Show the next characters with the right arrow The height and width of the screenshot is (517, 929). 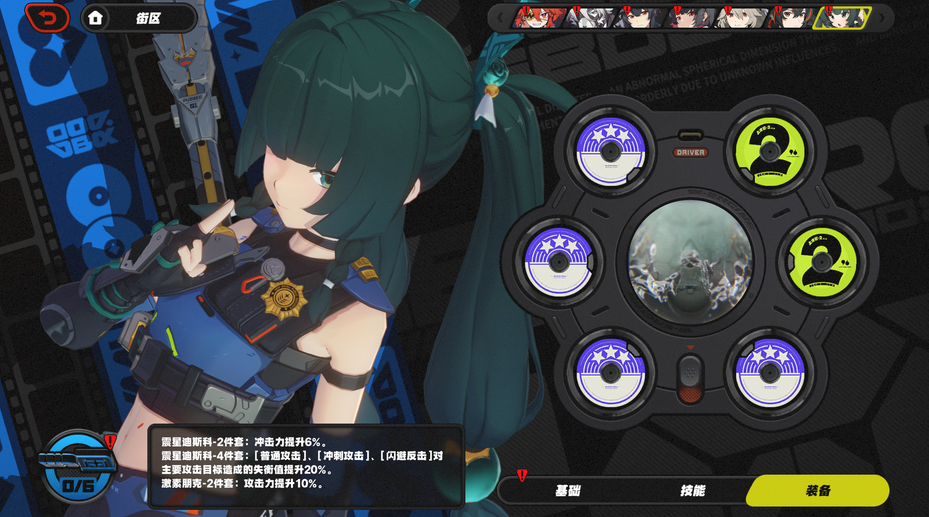(x=883, y=17)
